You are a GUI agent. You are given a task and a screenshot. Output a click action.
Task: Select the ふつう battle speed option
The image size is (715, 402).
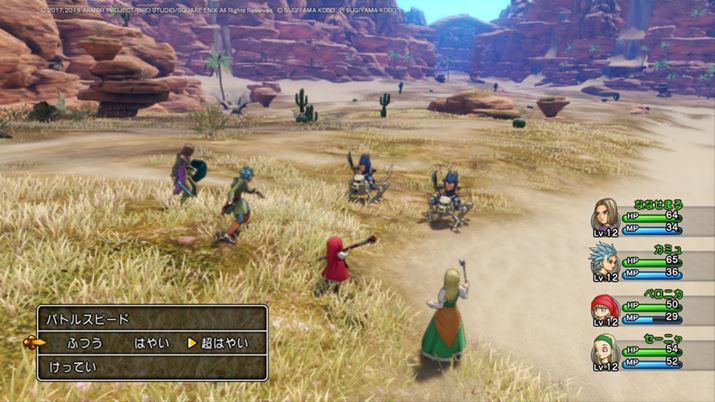click(85, 343)
